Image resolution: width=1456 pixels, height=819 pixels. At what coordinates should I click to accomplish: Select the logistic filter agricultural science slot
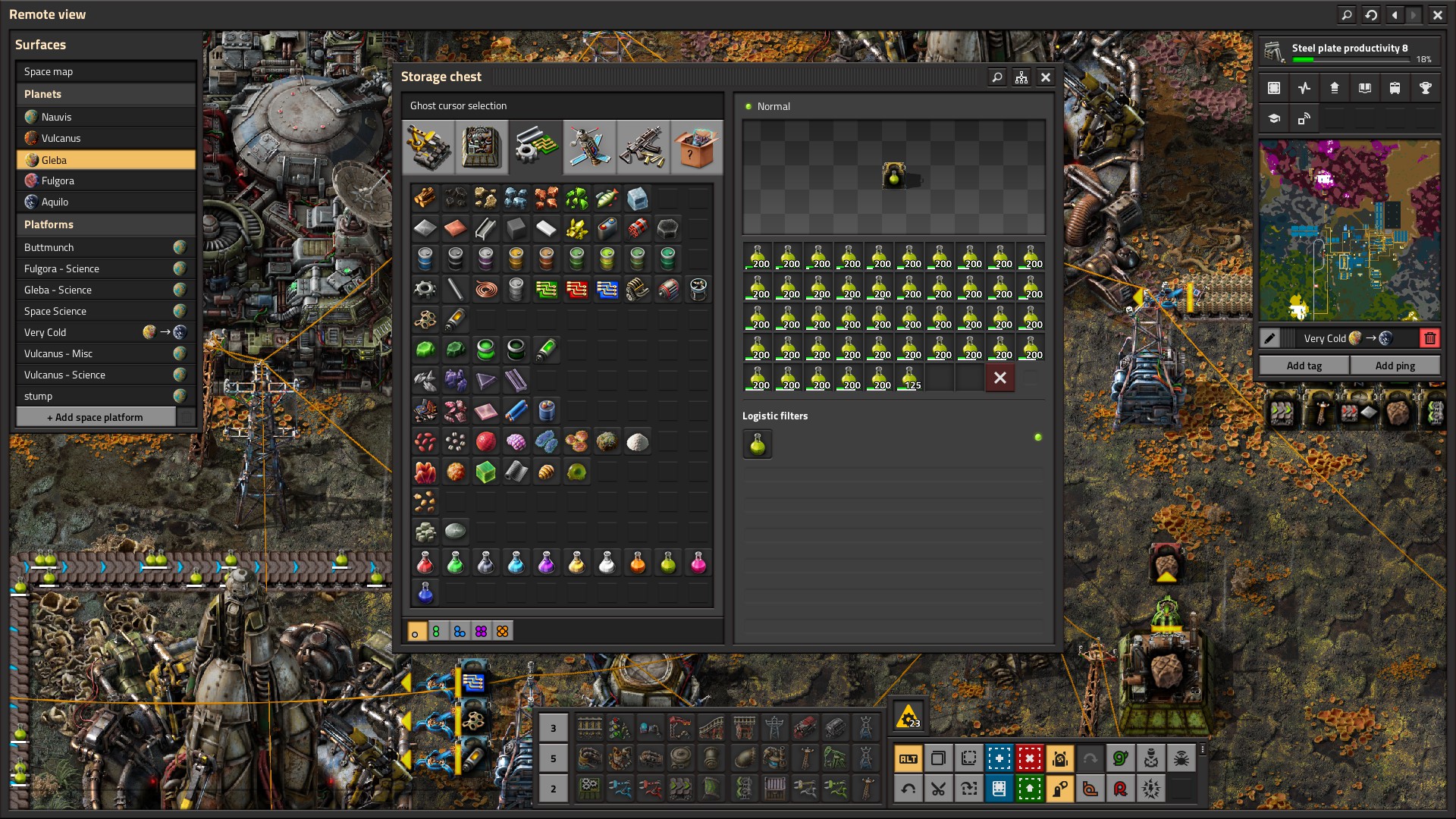click(758, 444)
